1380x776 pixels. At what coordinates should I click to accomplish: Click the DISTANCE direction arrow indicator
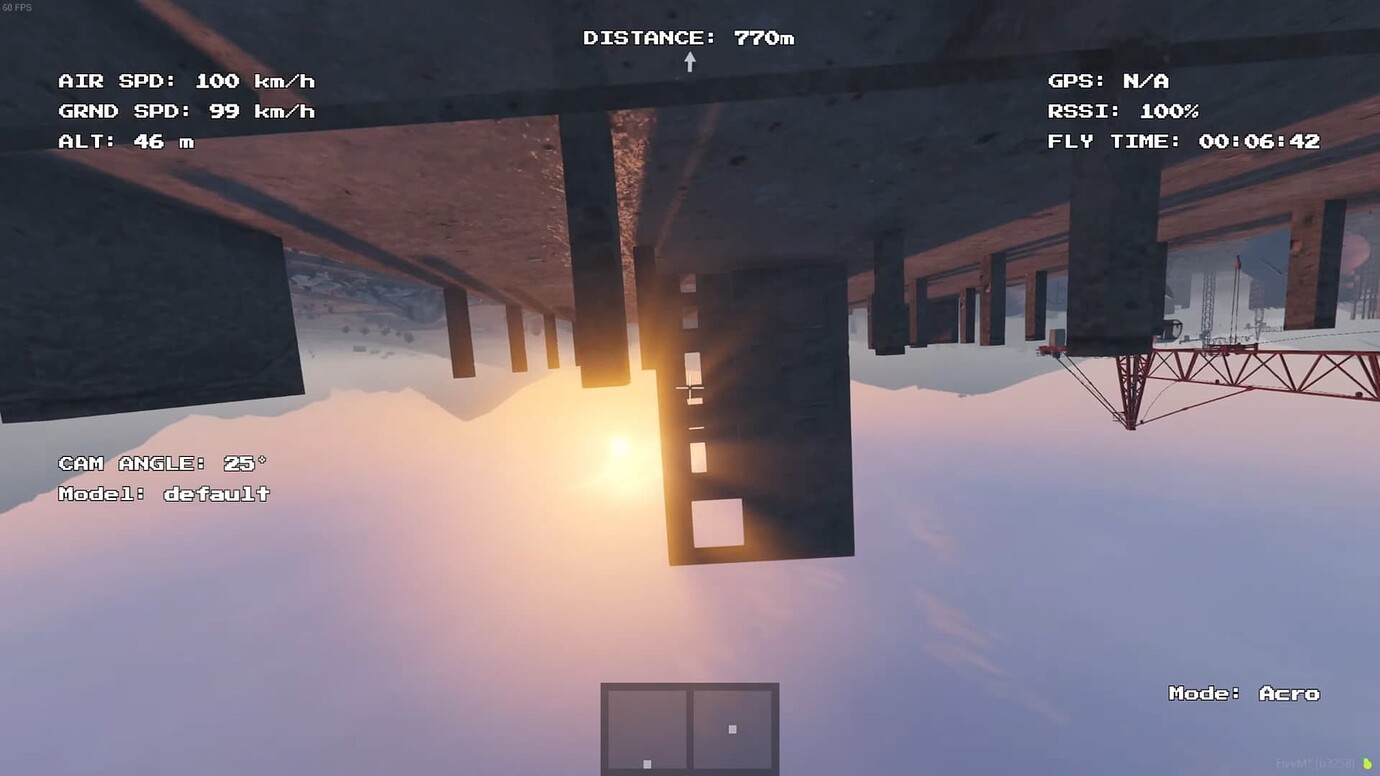(x=688, y=61)
